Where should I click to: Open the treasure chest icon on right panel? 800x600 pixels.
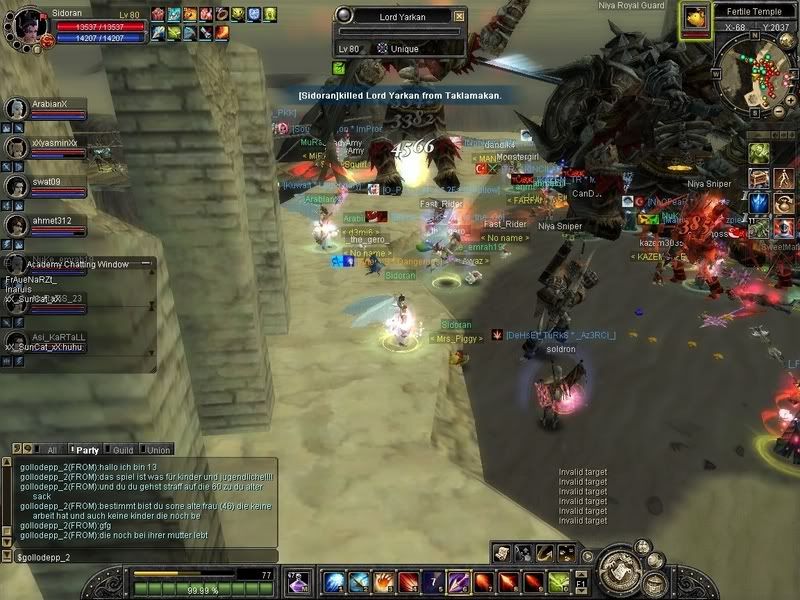click(x=760, y=178)
